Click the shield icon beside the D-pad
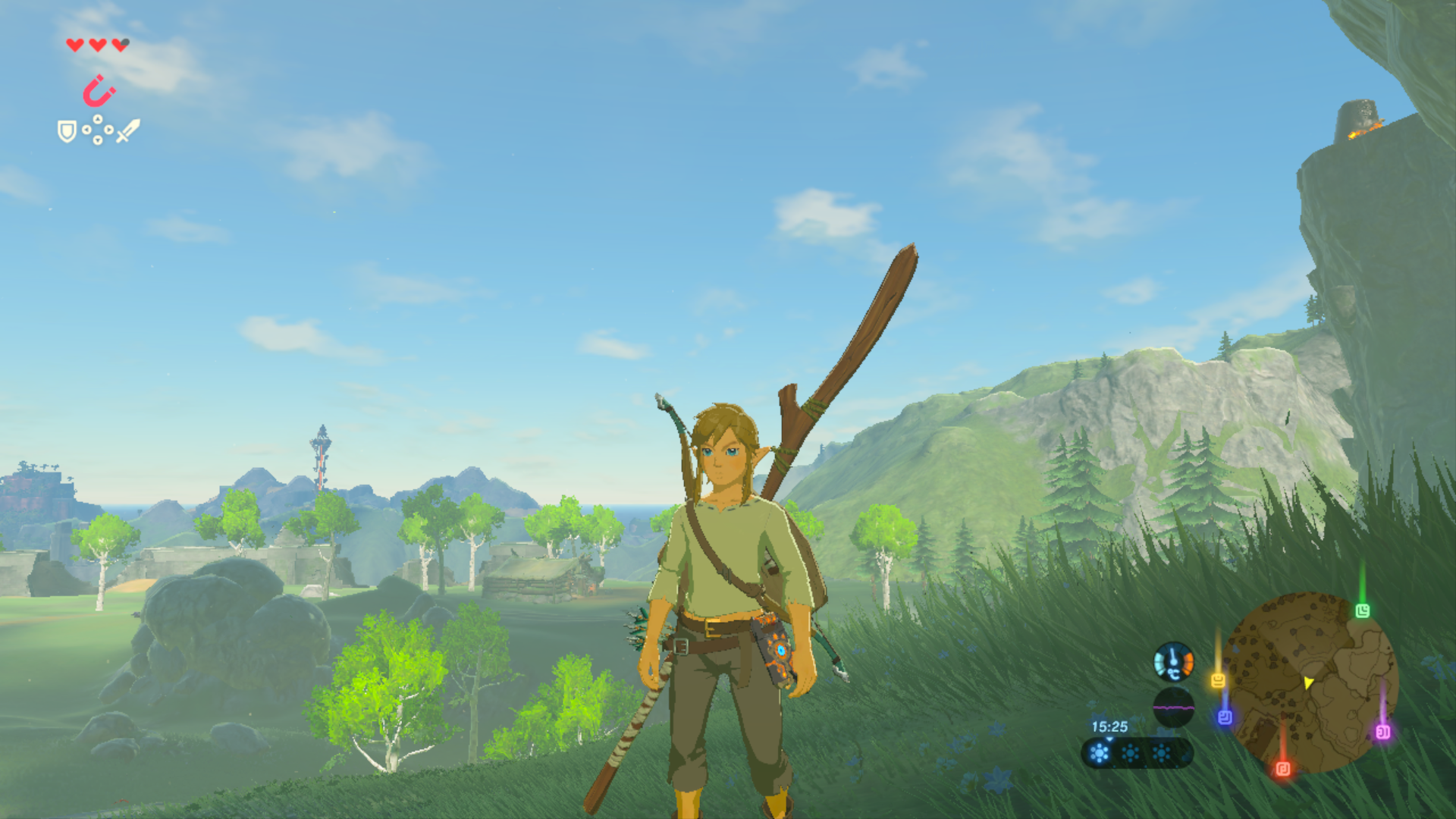Image resolution: width=1456 pixels, height=819 pixels. click(x=67, y=131)
